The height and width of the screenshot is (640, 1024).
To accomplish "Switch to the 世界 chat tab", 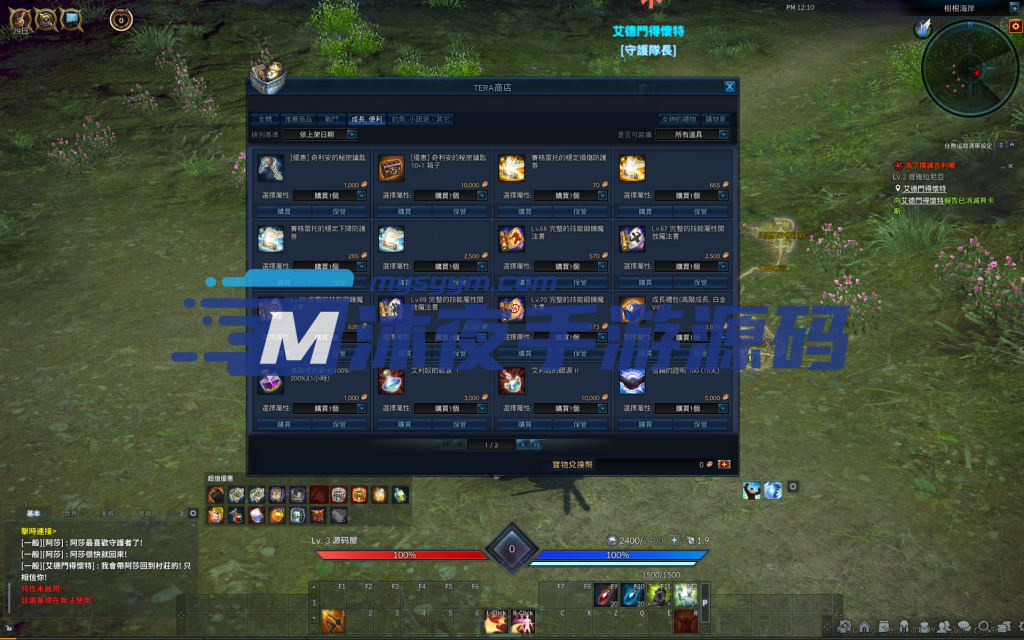I will tap(71, 513).
